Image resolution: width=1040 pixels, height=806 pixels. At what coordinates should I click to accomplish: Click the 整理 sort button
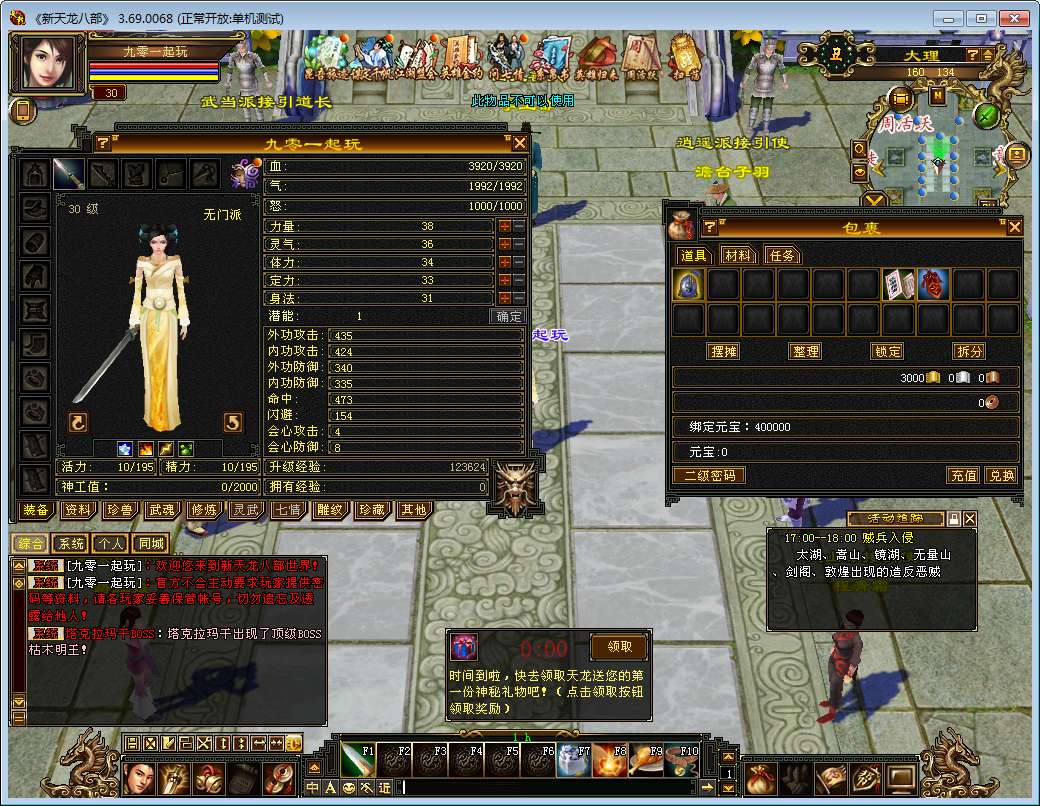(805, 351)
